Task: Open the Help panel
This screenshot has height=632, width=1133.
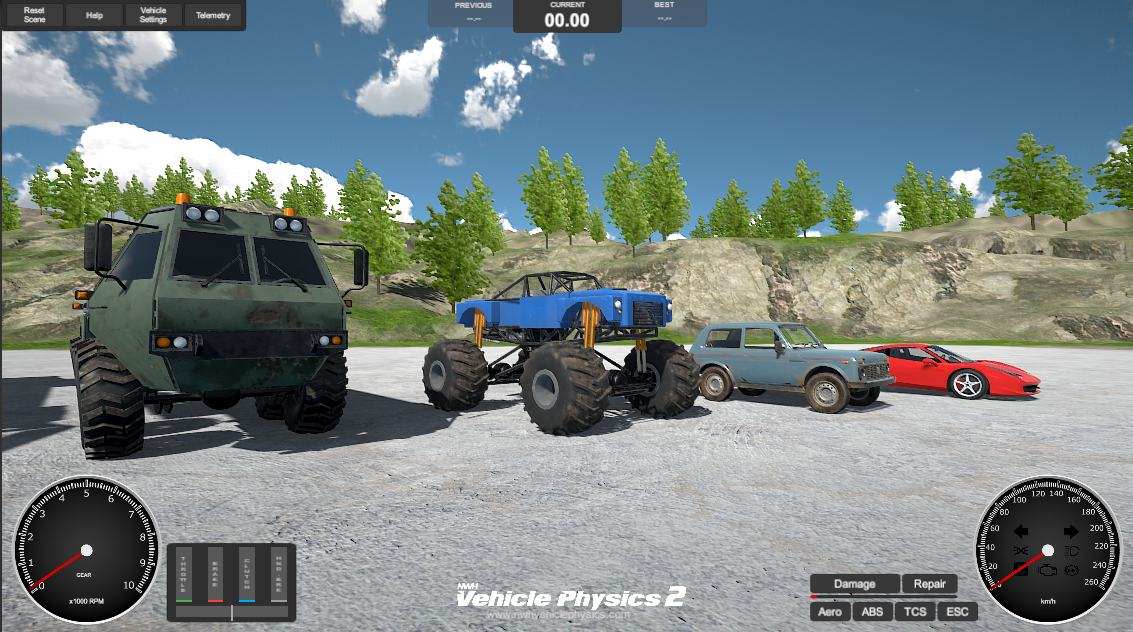Action: [94, 15]
